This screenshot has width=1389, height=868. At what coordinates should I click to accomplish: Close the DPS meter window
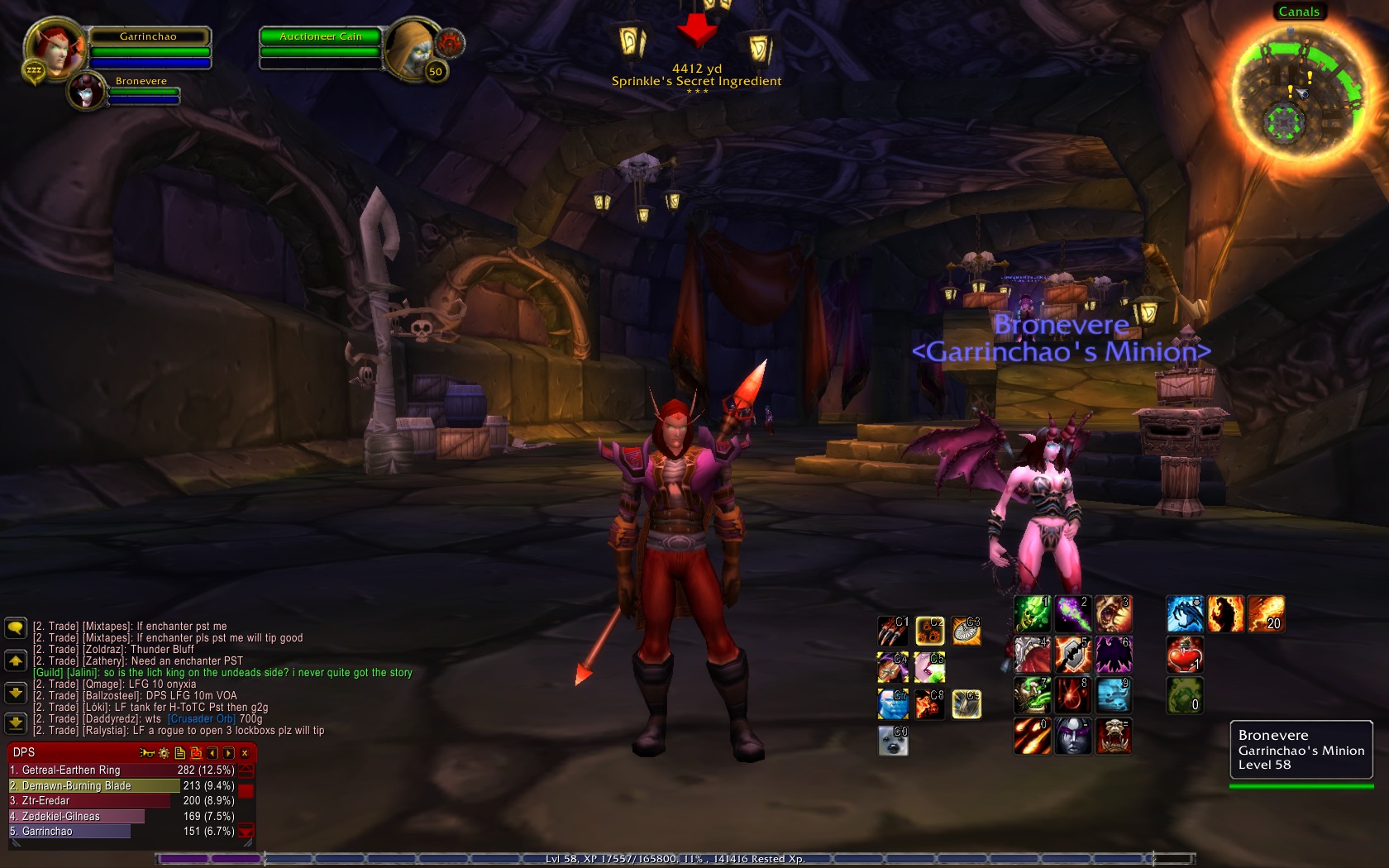click(x=245, y=753)
